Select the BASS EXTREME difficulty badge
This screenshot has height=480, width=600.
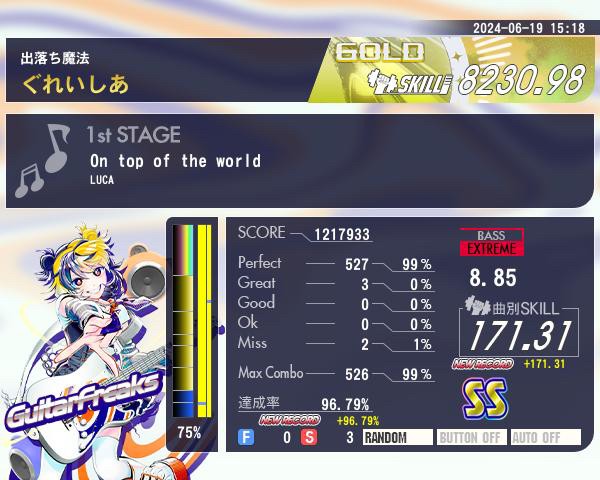[491, 242]
